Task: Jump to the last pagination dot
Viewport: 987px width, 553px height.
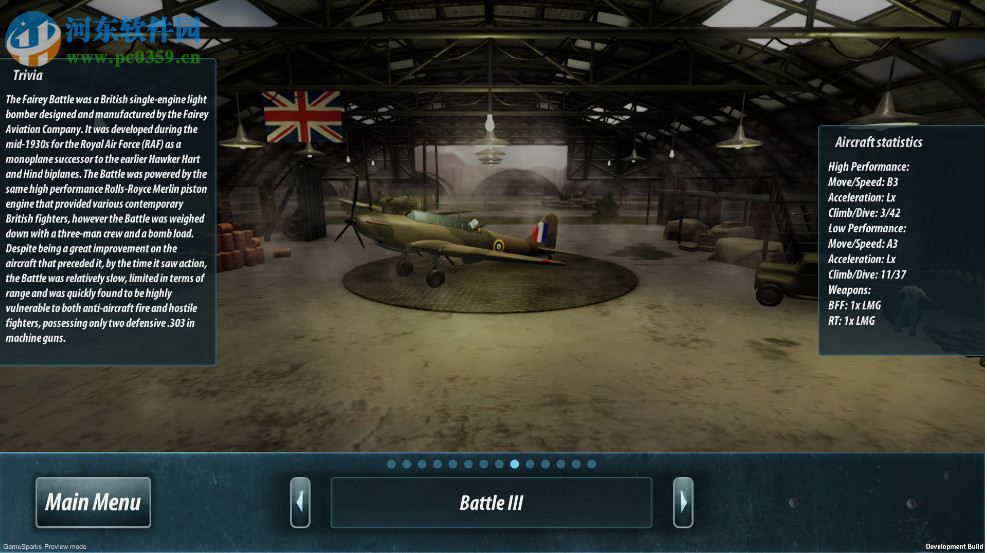Action: click(591, 464)
